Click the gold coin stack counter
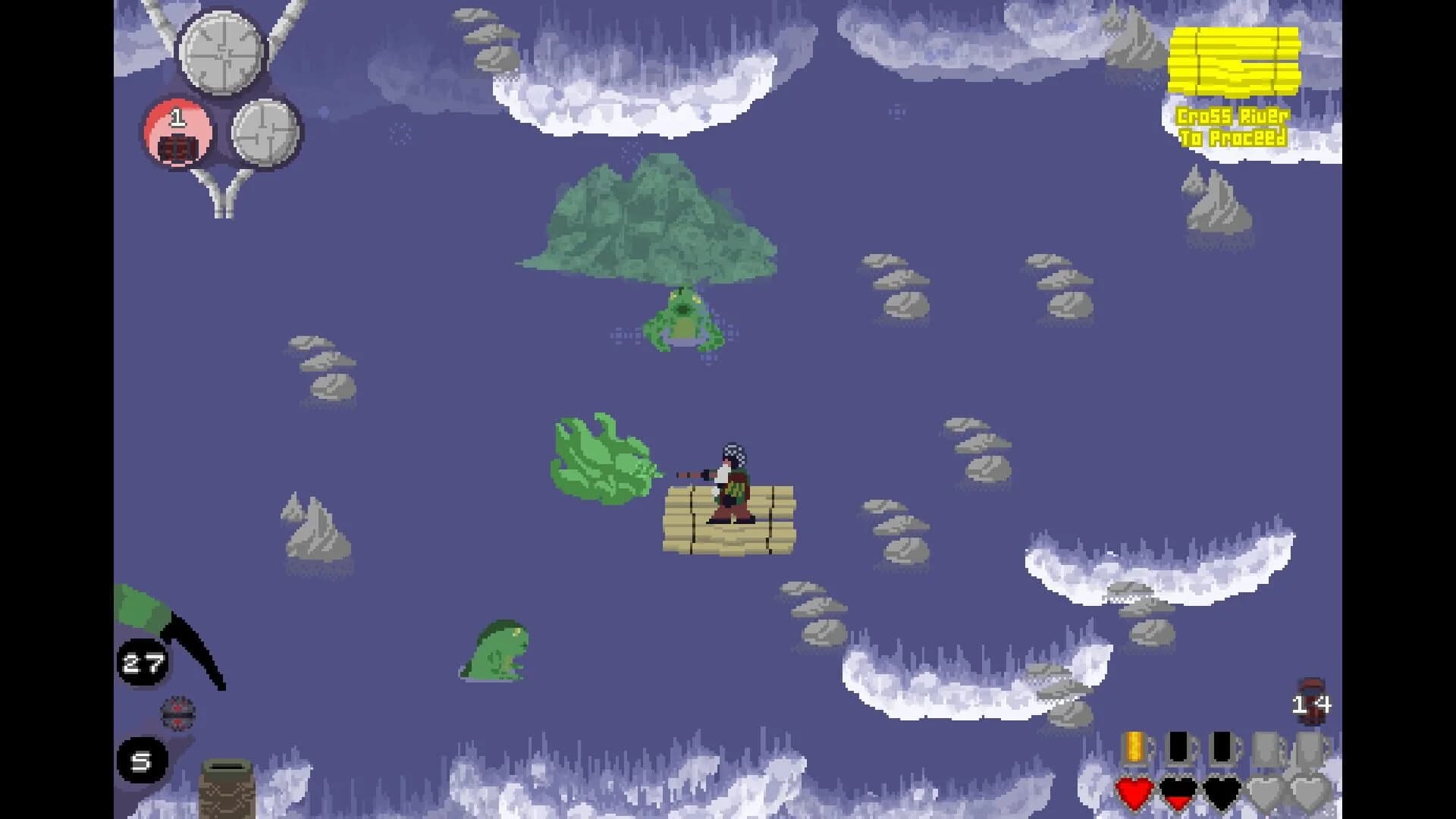This screenshot has width=1456, height=819. [x=1235, y=61]
